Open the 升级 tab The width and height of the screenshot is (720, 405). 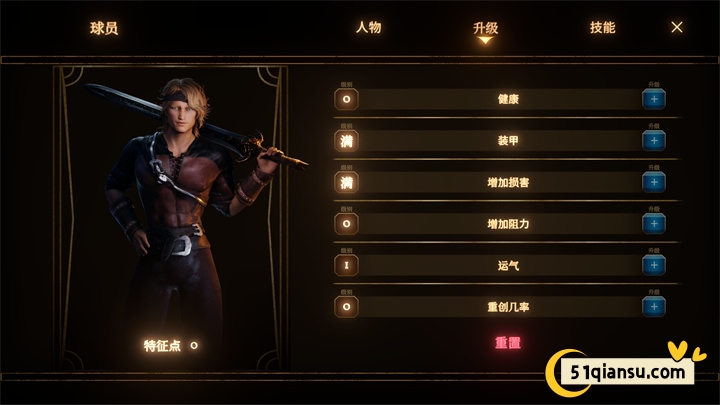coord(485,28)
